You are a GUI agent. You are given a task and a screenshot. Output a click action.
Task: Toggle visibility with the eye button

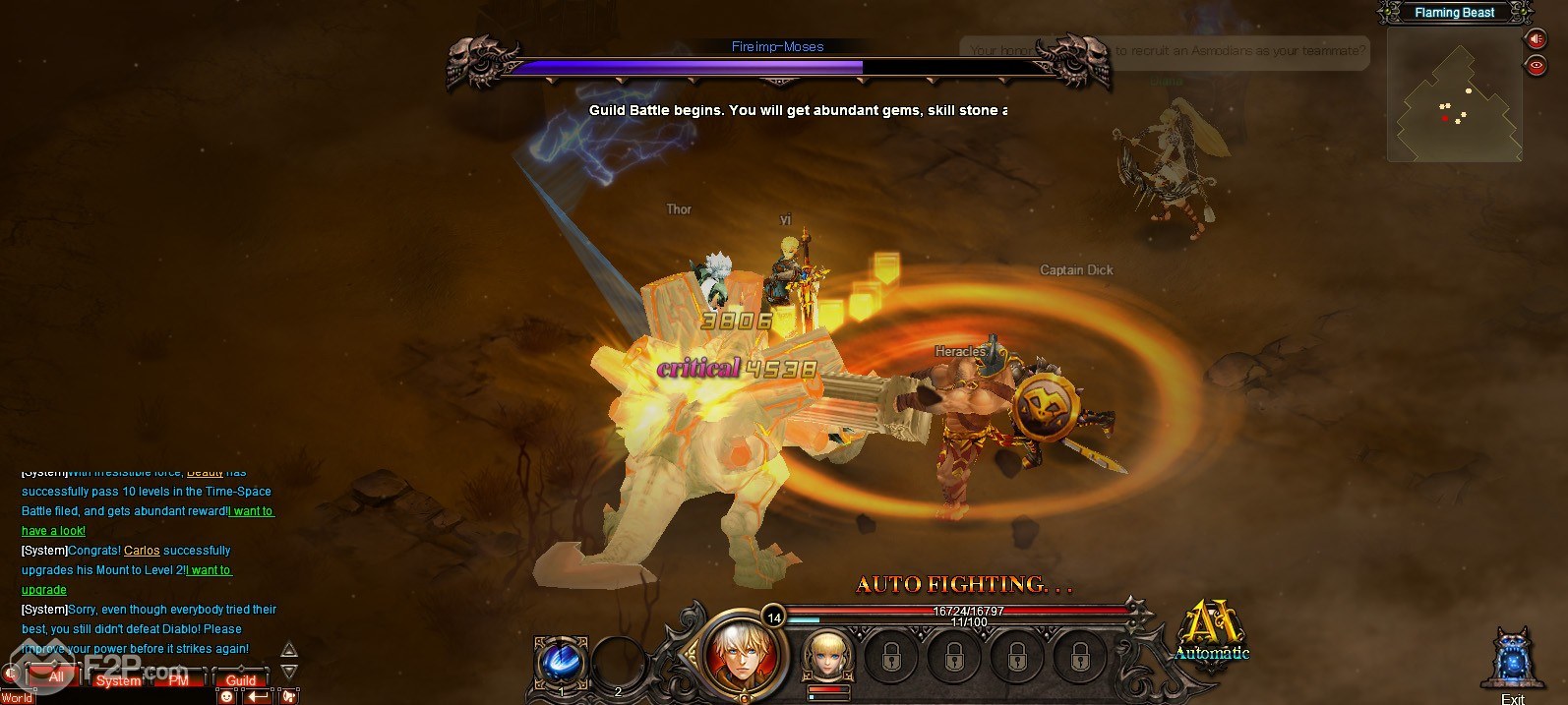(1535, 66)
